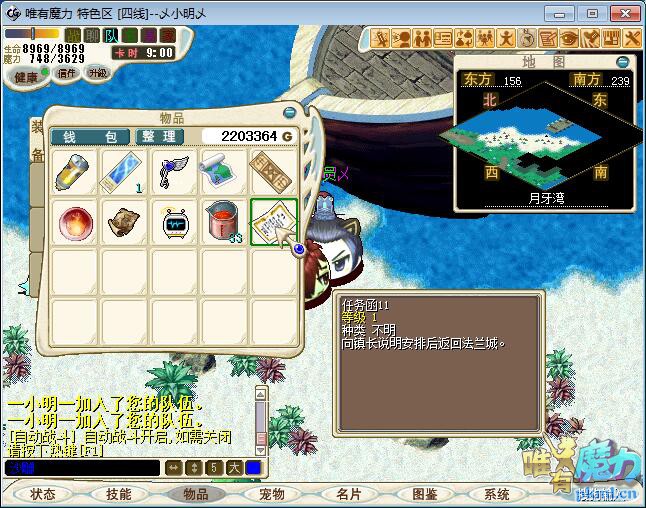Open the 宠物 pets tab

(x=272, y=494)
